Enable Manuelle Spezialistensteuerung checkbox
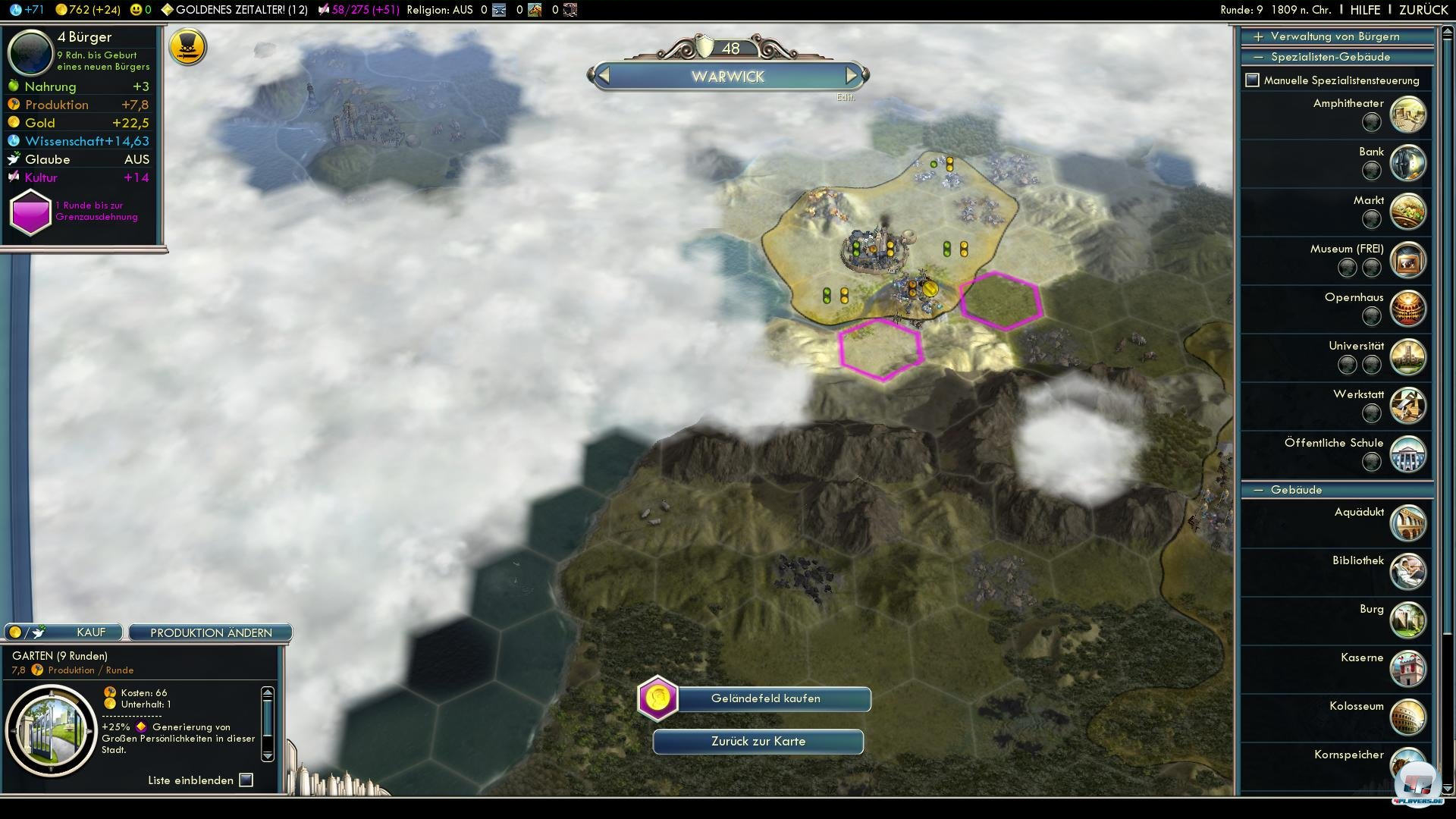 pos(1253,80)
